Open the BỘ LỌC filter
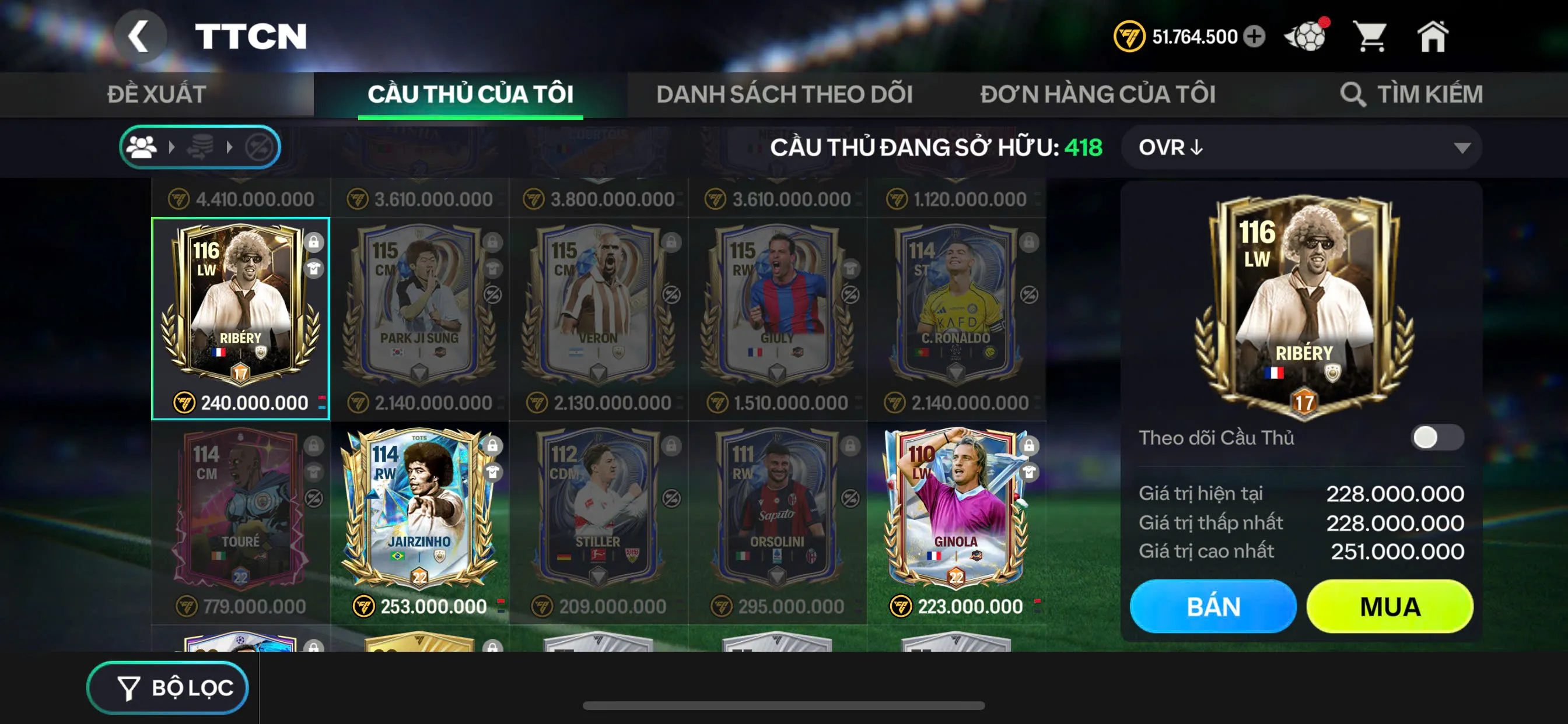This screenshot has height=724, width=1568. [168, 687]
